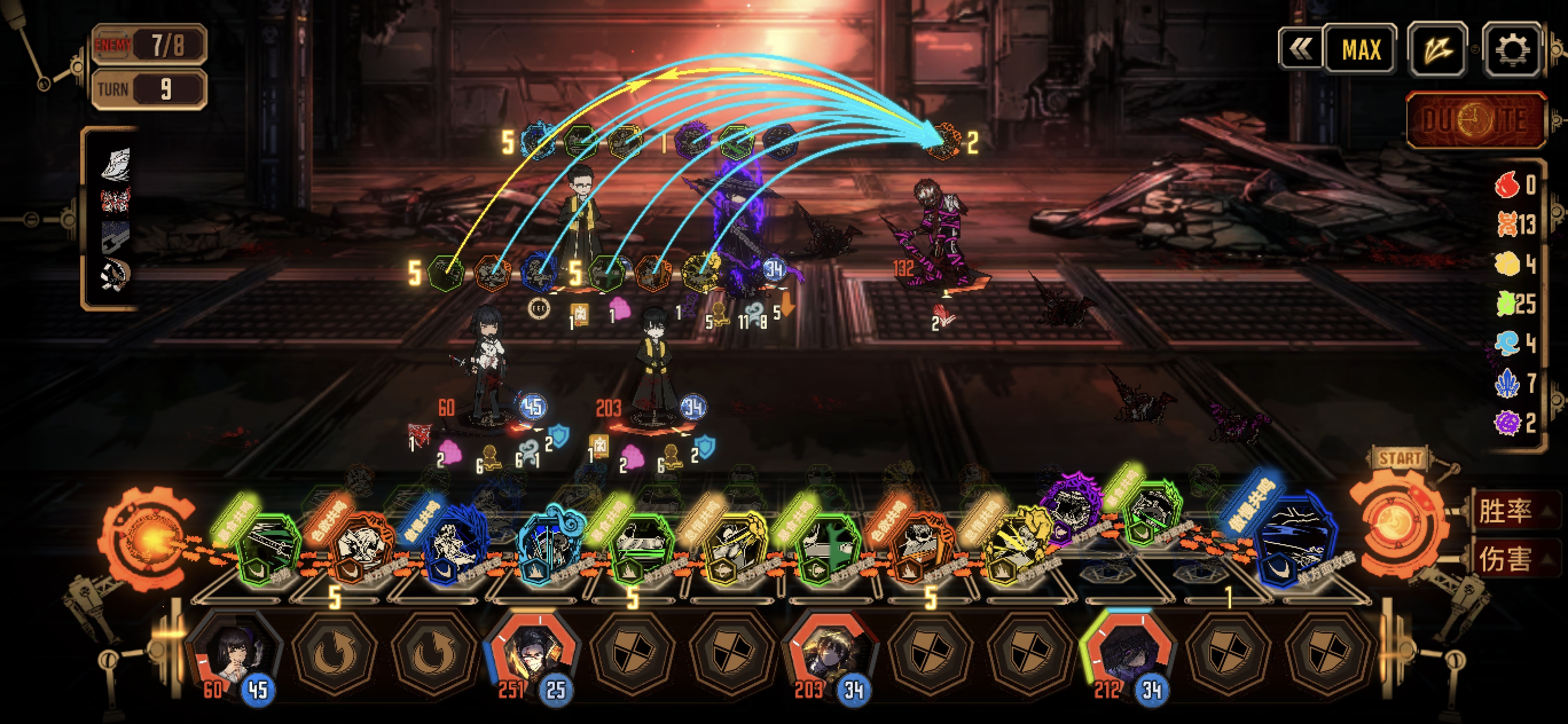Toggle the arrow-burst icon button

pyautogui.click(x=1438, y=50)
